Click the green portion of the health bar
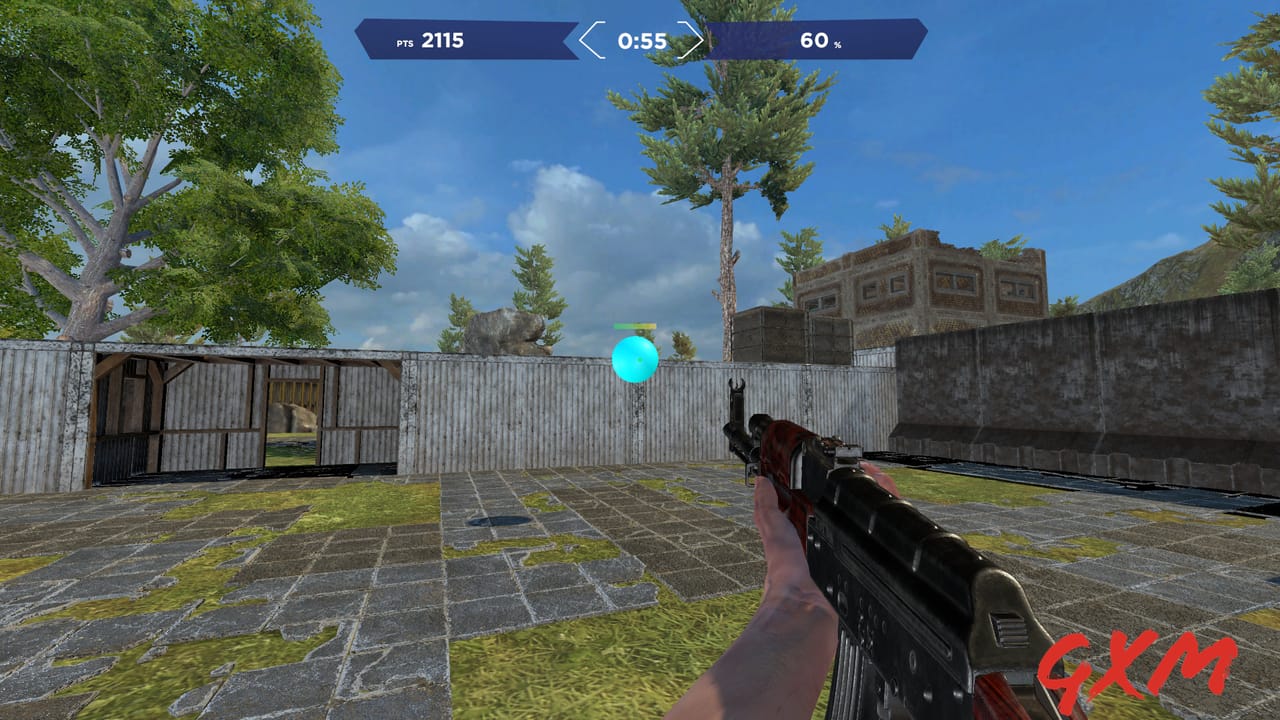1280x720 pixels. click(622, 325)
